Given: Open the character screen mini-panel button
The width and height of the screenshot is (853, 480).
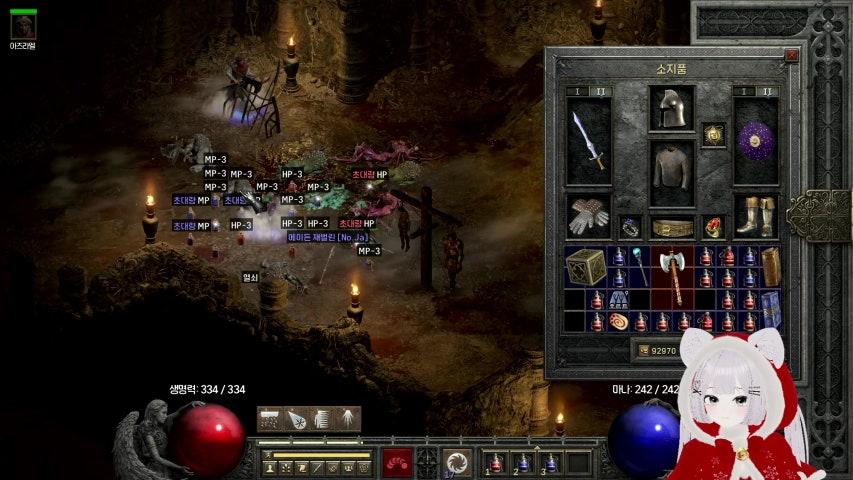Looking at the screenshot, I should [270, 467].
